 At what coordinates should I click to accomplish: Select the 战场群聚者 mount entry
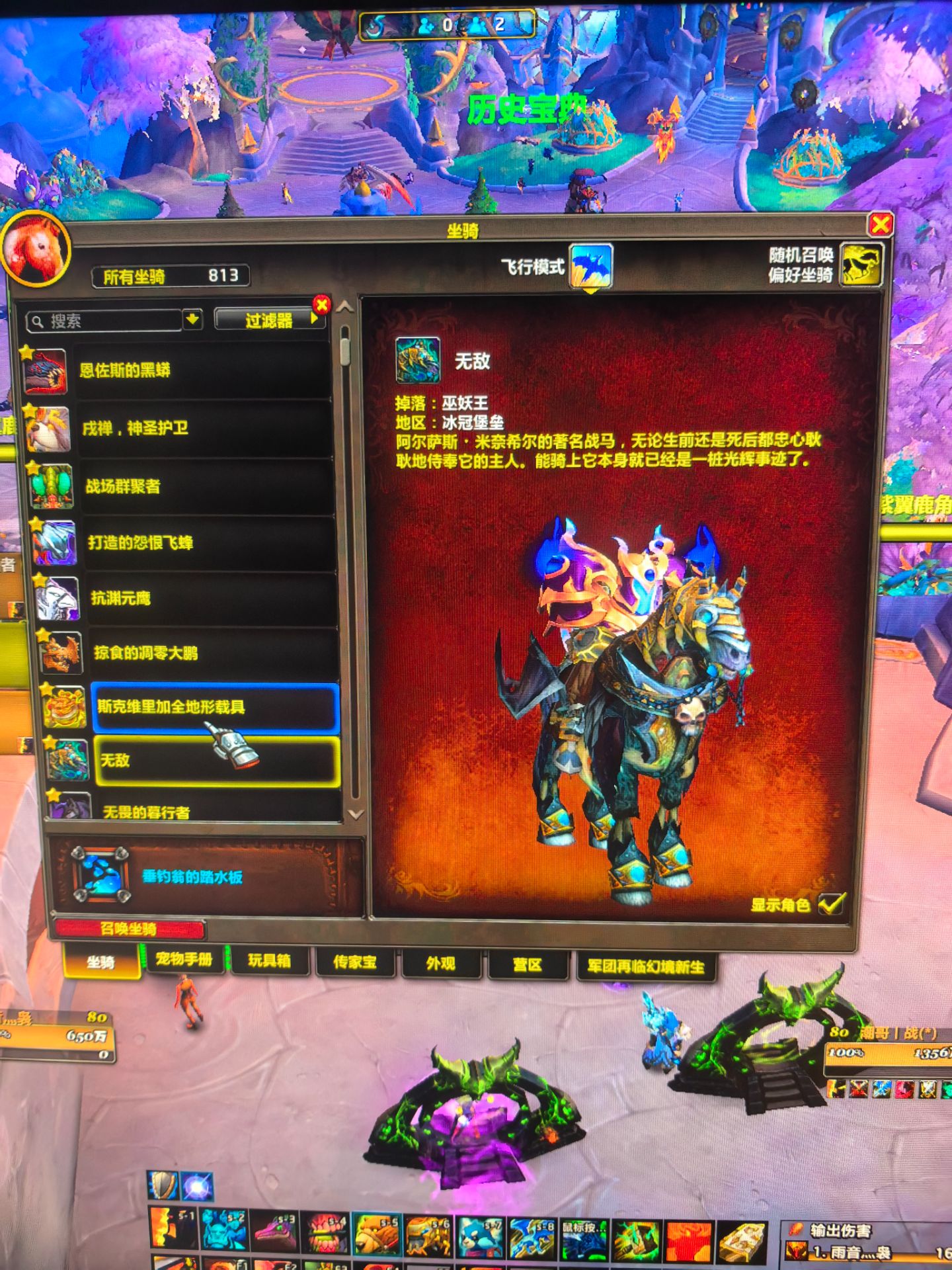206,487
